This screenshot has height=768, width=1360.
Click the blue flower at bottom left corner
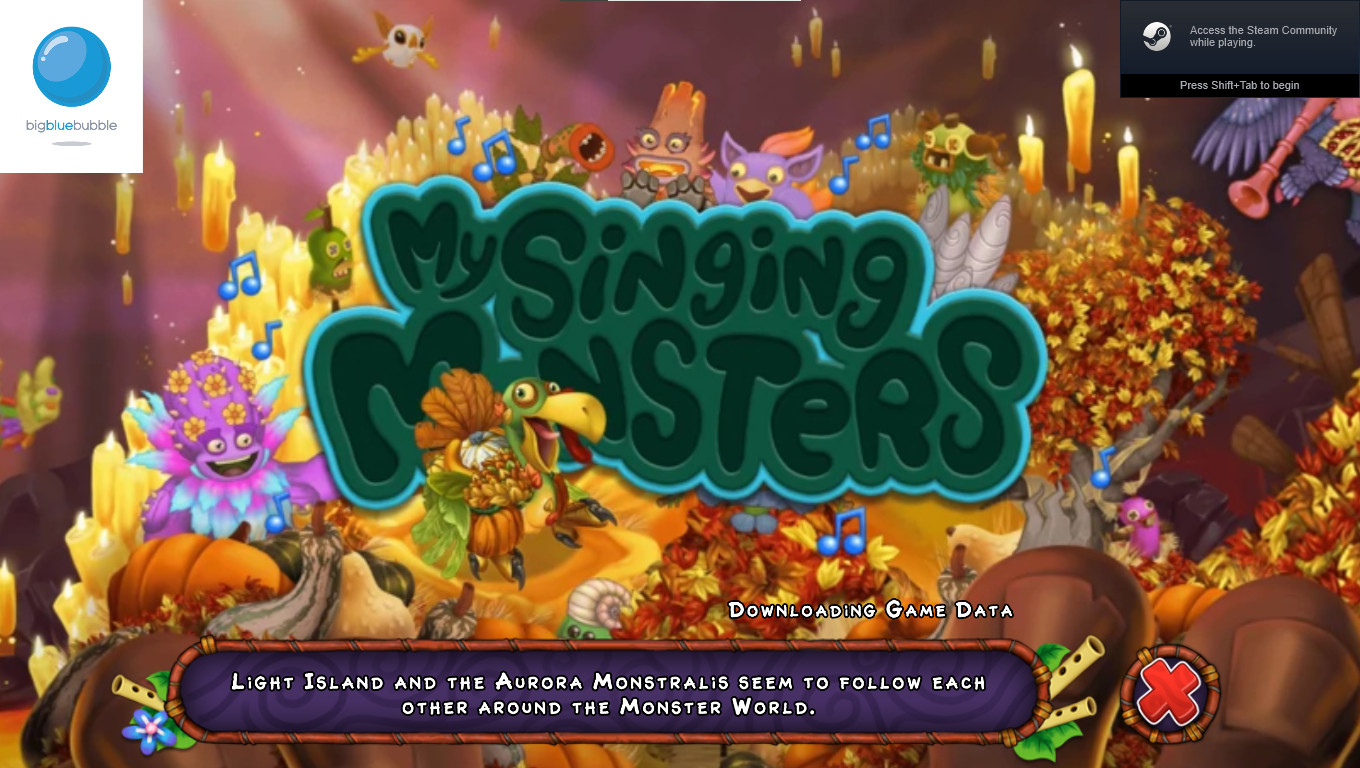tap(148, 726)
